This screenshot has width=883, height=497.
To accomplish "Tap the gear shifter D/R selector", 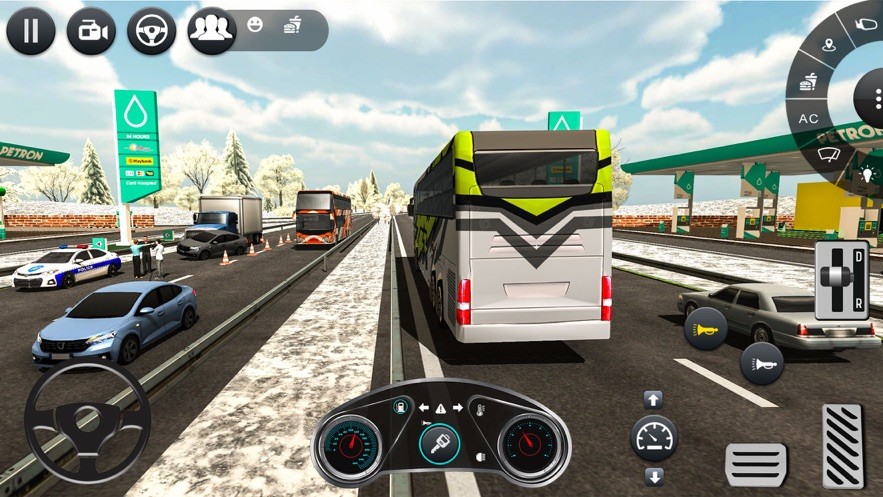I will coord(841,280).
